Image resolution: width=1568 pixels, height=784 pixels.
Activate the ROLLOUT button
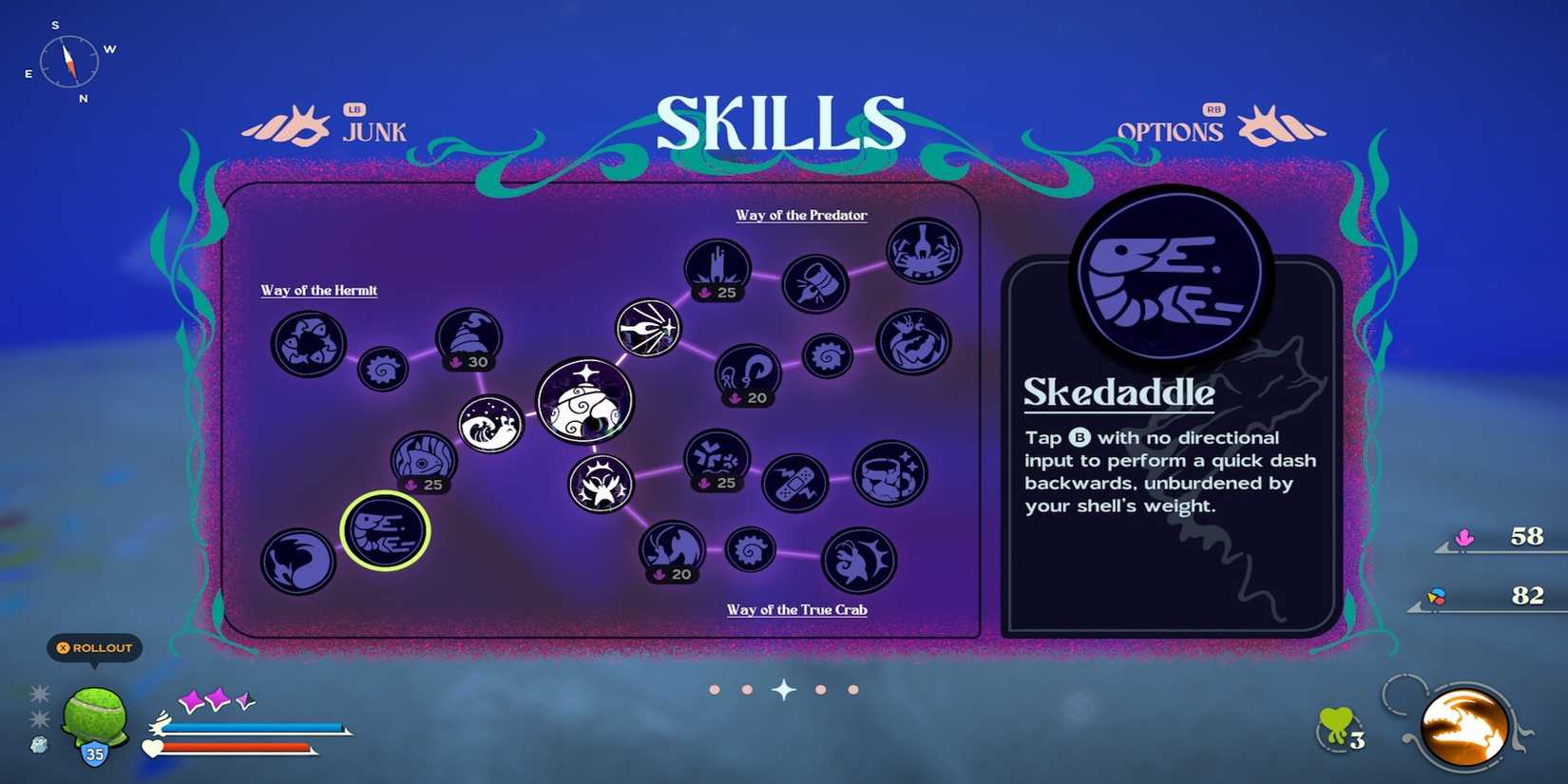click(94, 647)
